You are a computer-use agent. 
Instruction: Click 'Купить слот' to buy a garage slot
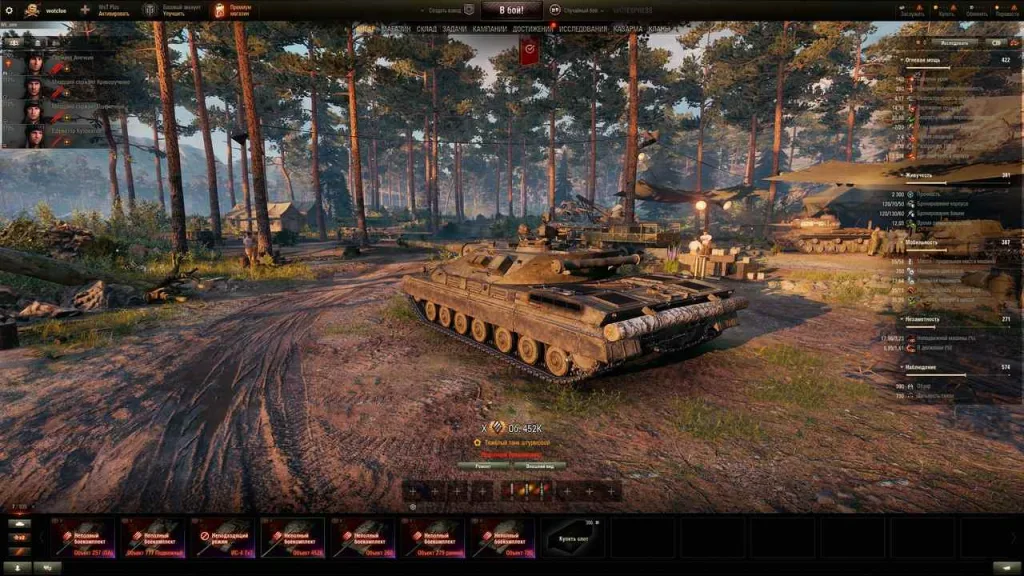[574, 537]
